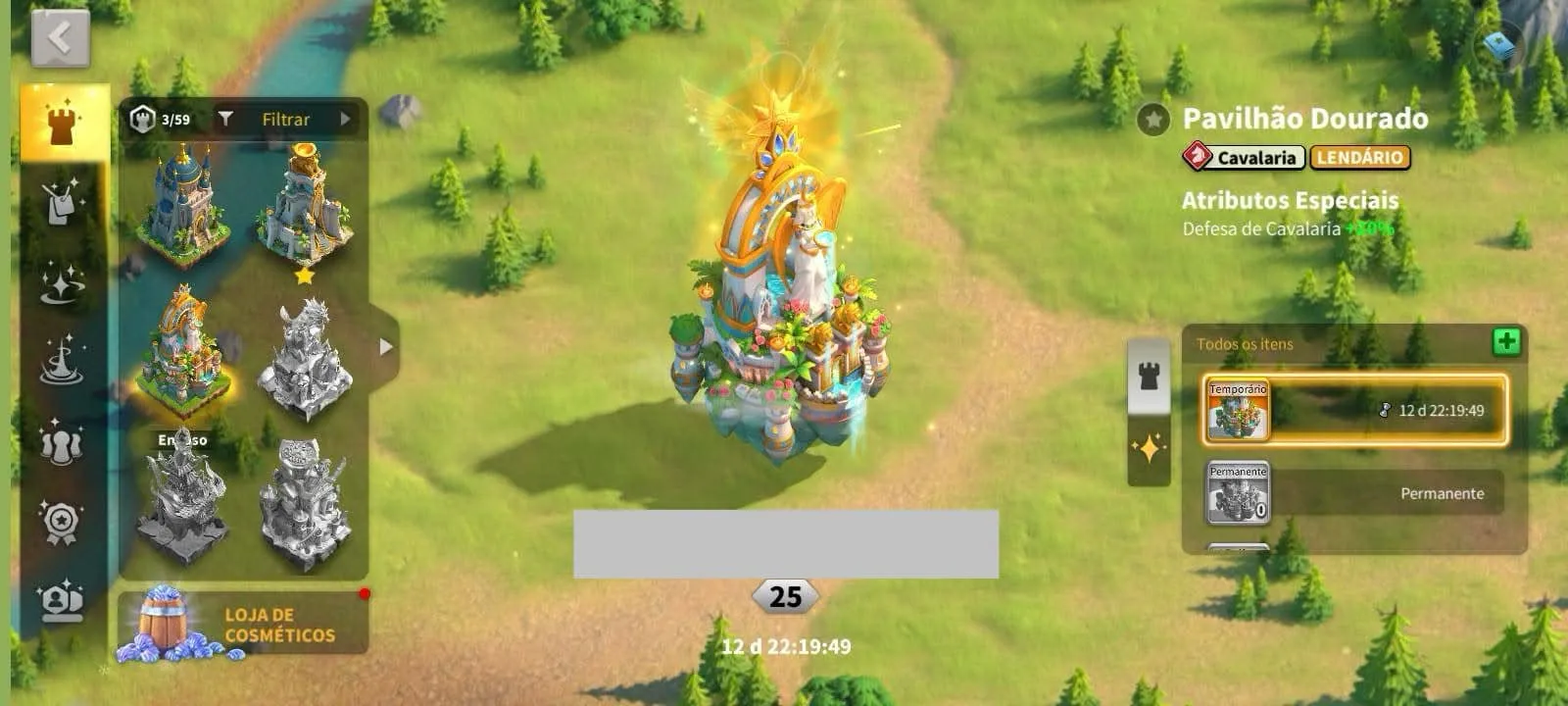Open the medal ribbon category tab
Viewport: 1568px width, 706px height.
pyautogui.click(x=61, y=522)
